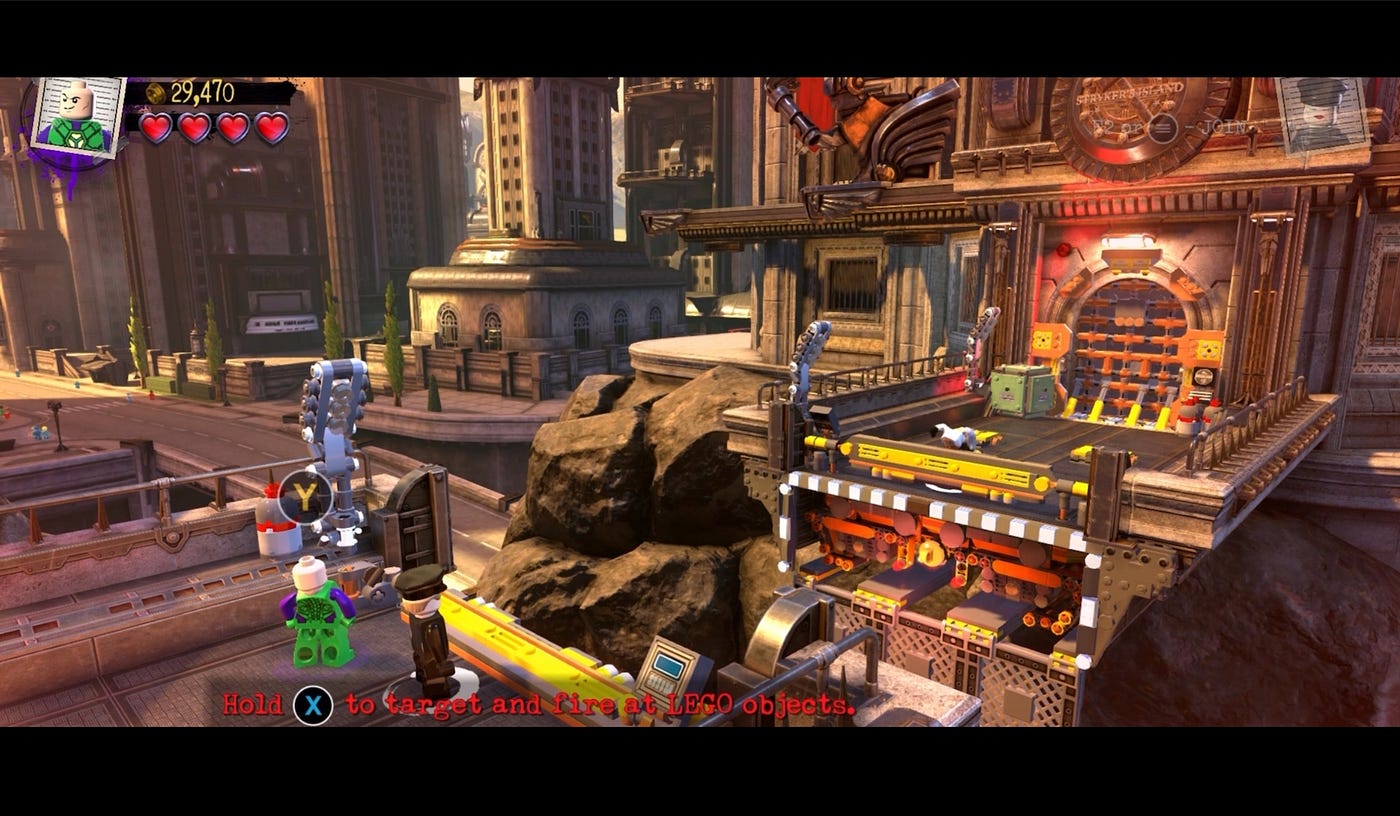Click the player two character portrait

1322,115
